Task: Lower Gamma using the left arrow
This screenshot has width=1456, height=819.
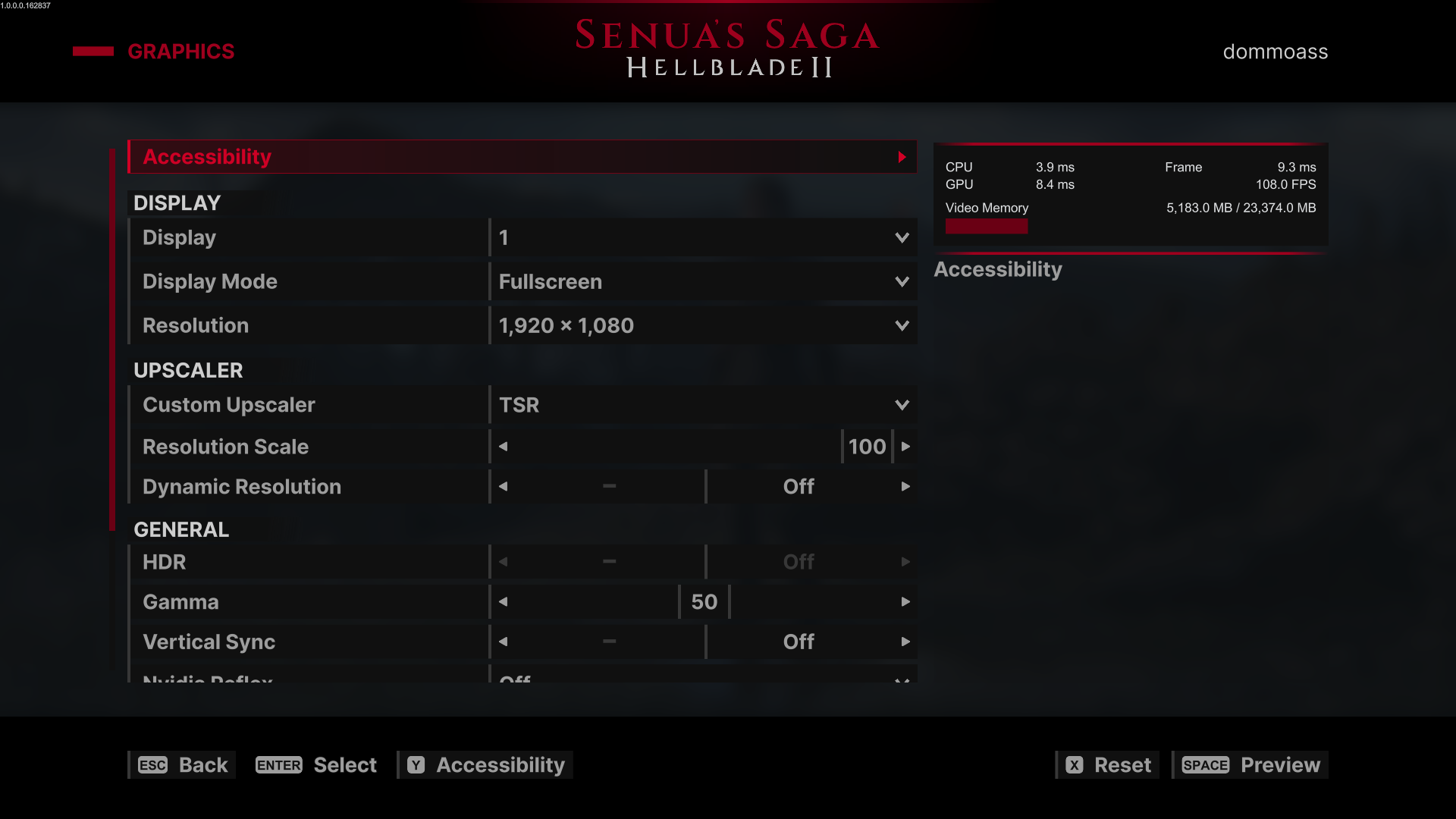Action: coord(504,602)
